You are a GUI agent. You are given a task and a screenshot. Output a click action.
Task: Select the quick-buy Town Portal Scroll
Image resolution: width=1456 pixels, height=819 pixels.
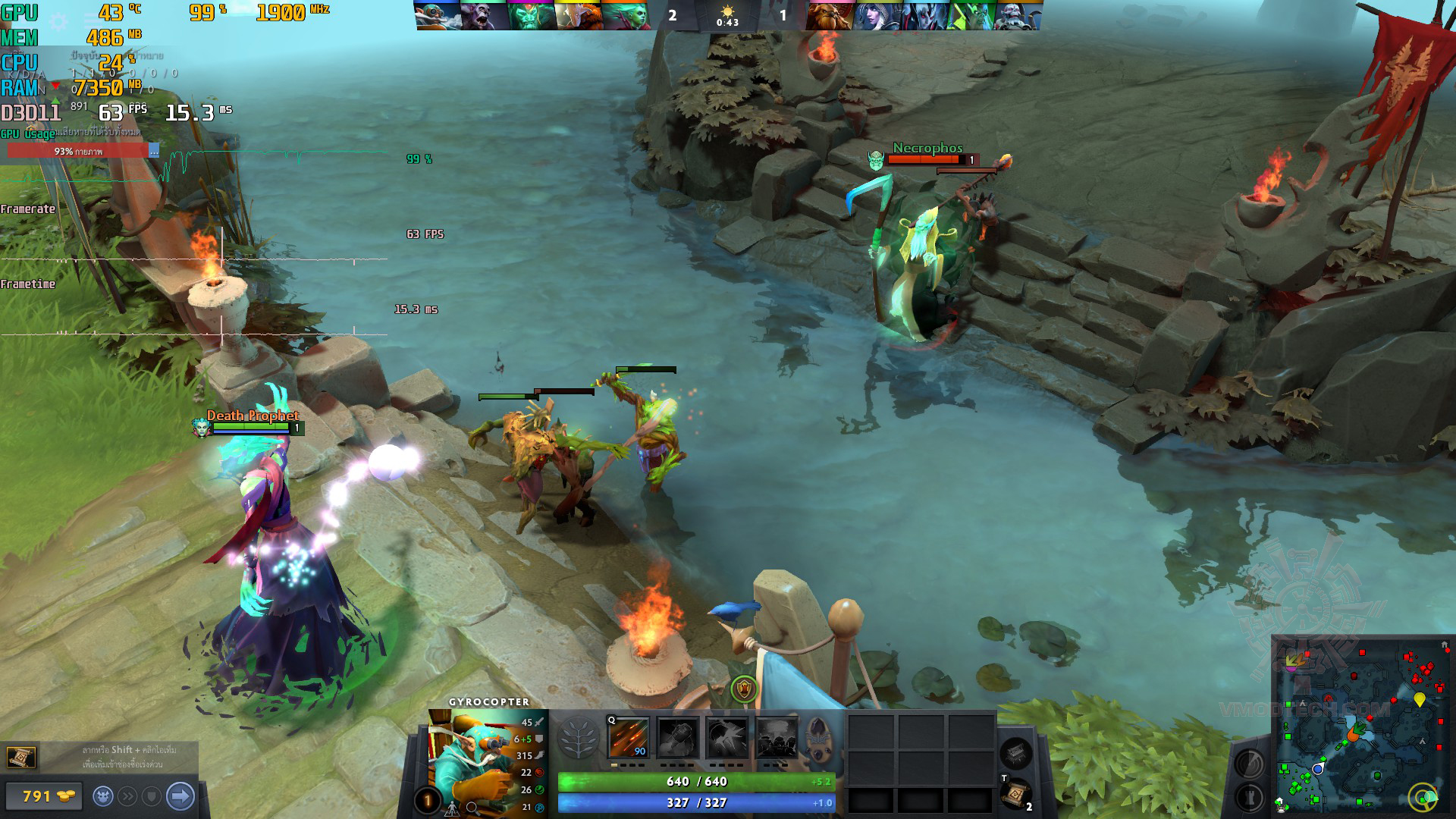click(x=20, y=757)
